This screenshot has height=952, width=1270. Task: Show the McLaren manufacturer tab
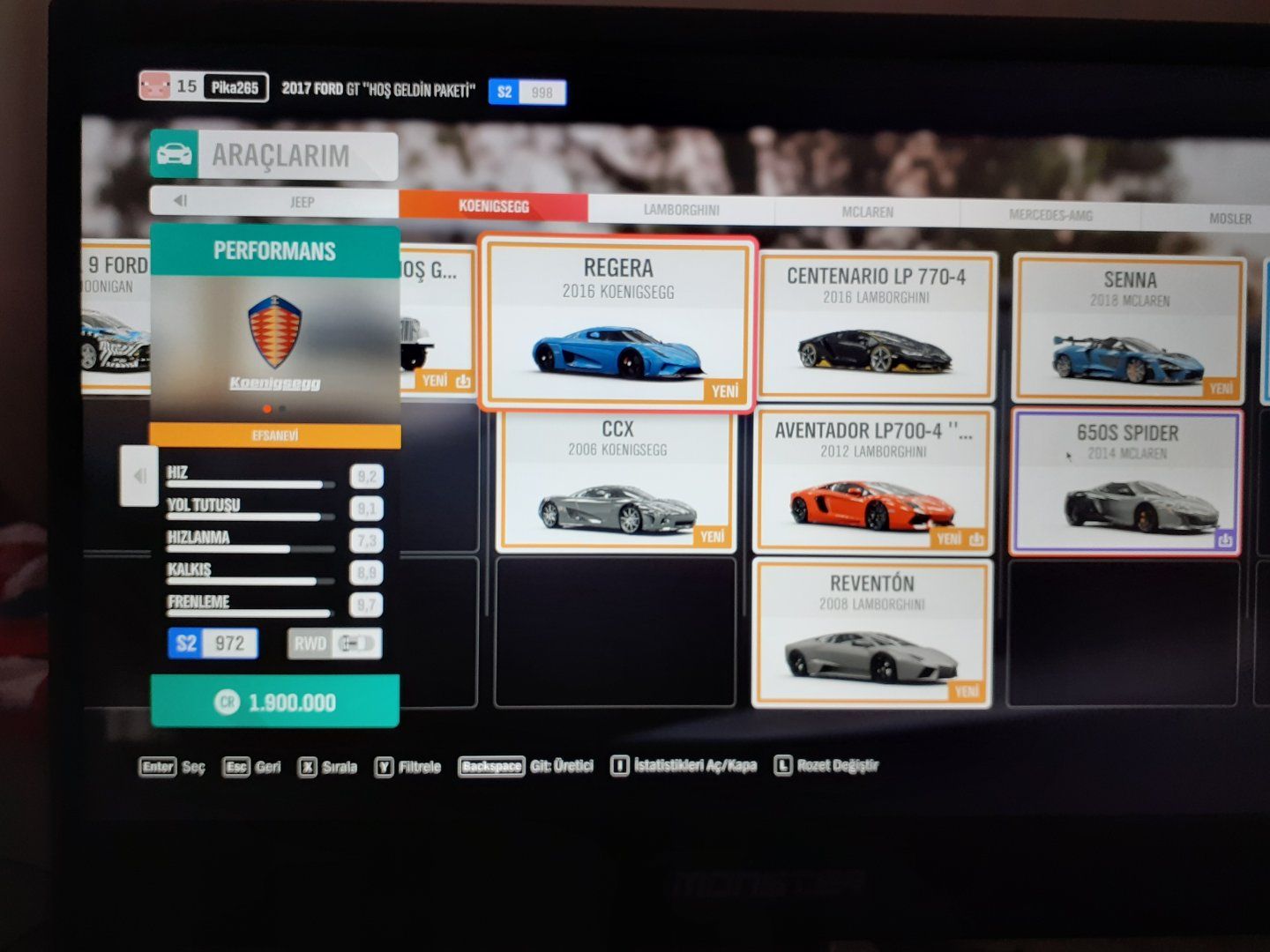tap(867, 212)
